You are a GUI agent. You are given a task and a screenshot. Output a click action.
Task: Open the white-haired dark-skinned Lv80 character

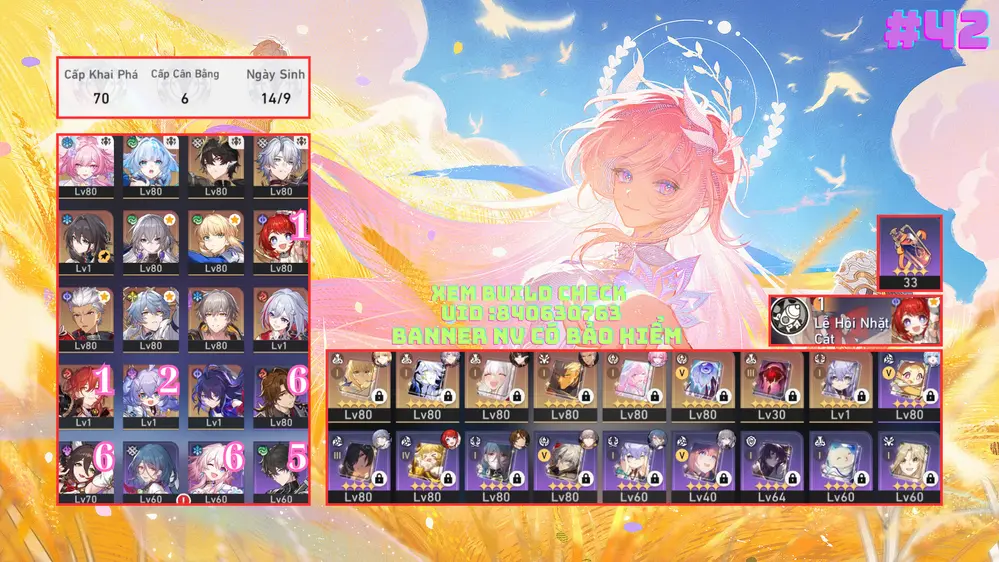86,317
